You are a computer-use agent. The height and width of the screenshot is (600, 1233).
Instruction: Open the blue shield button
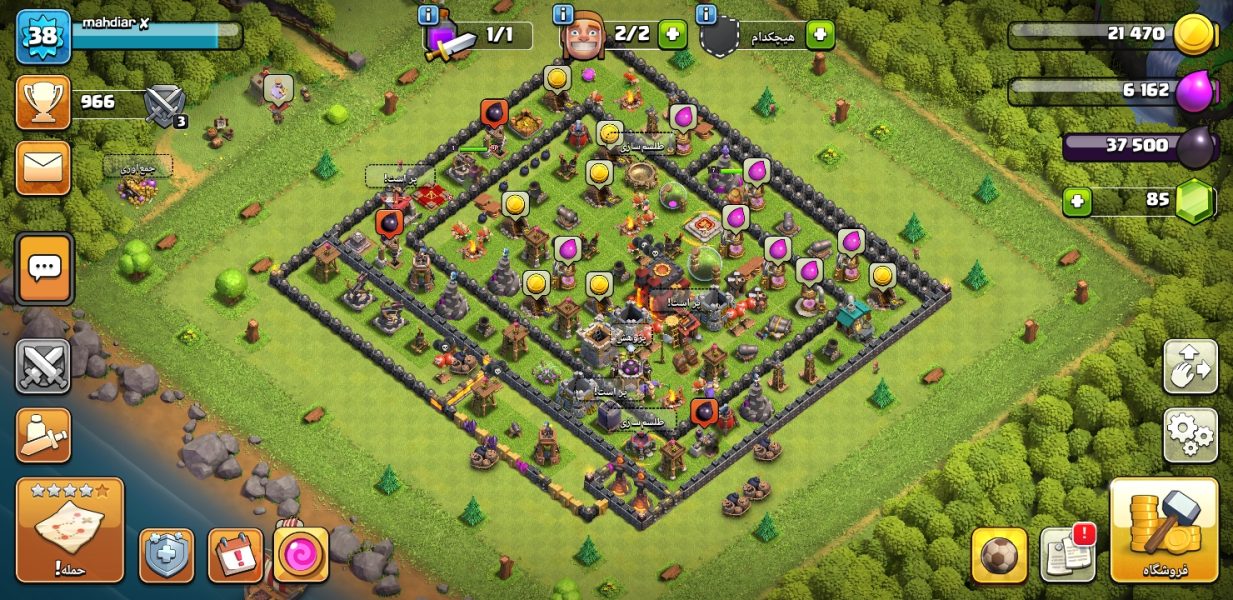click(x=166, y=555)
